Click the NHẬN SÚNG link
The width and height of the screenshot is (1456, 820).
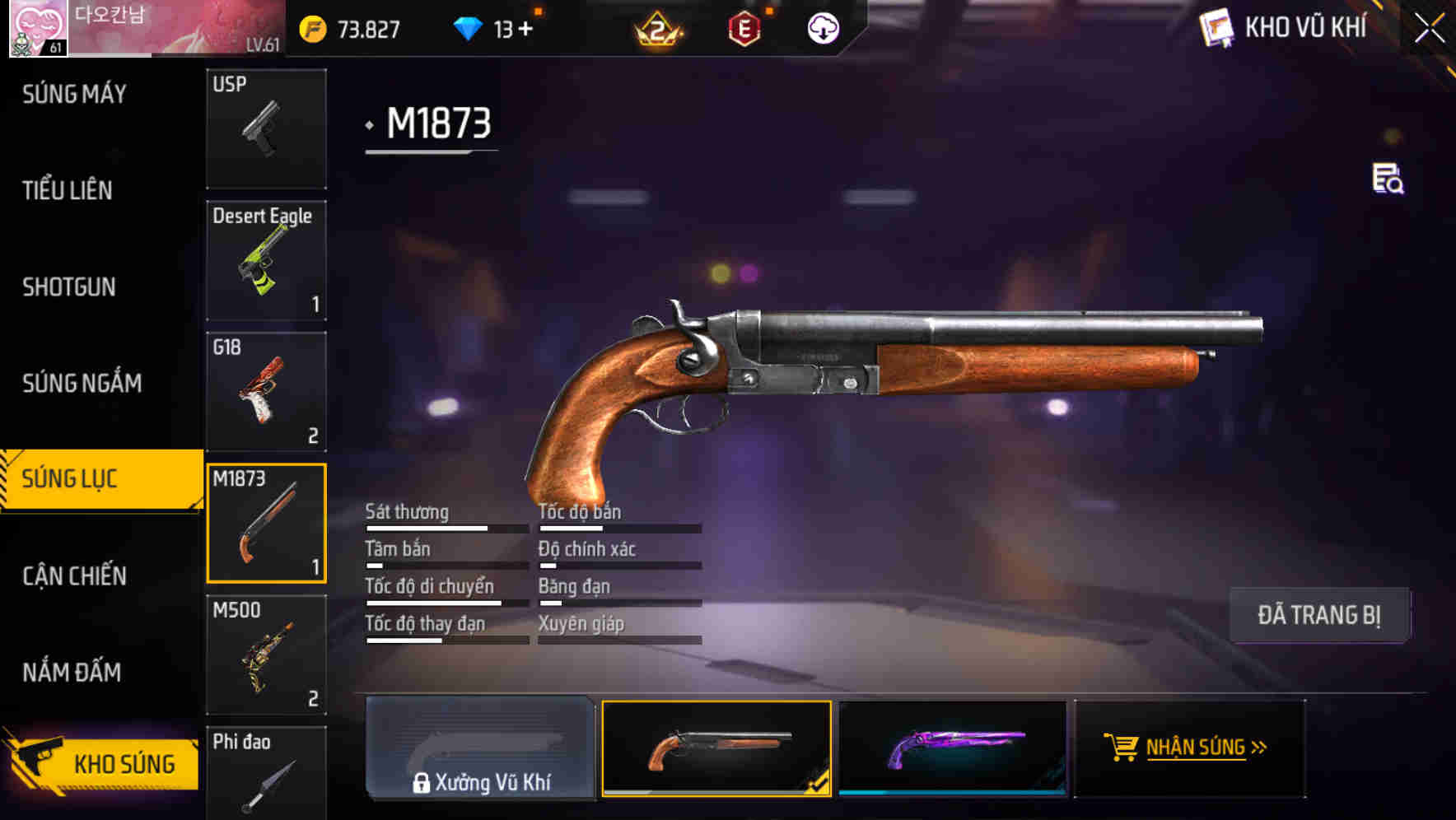(1197, 748)
